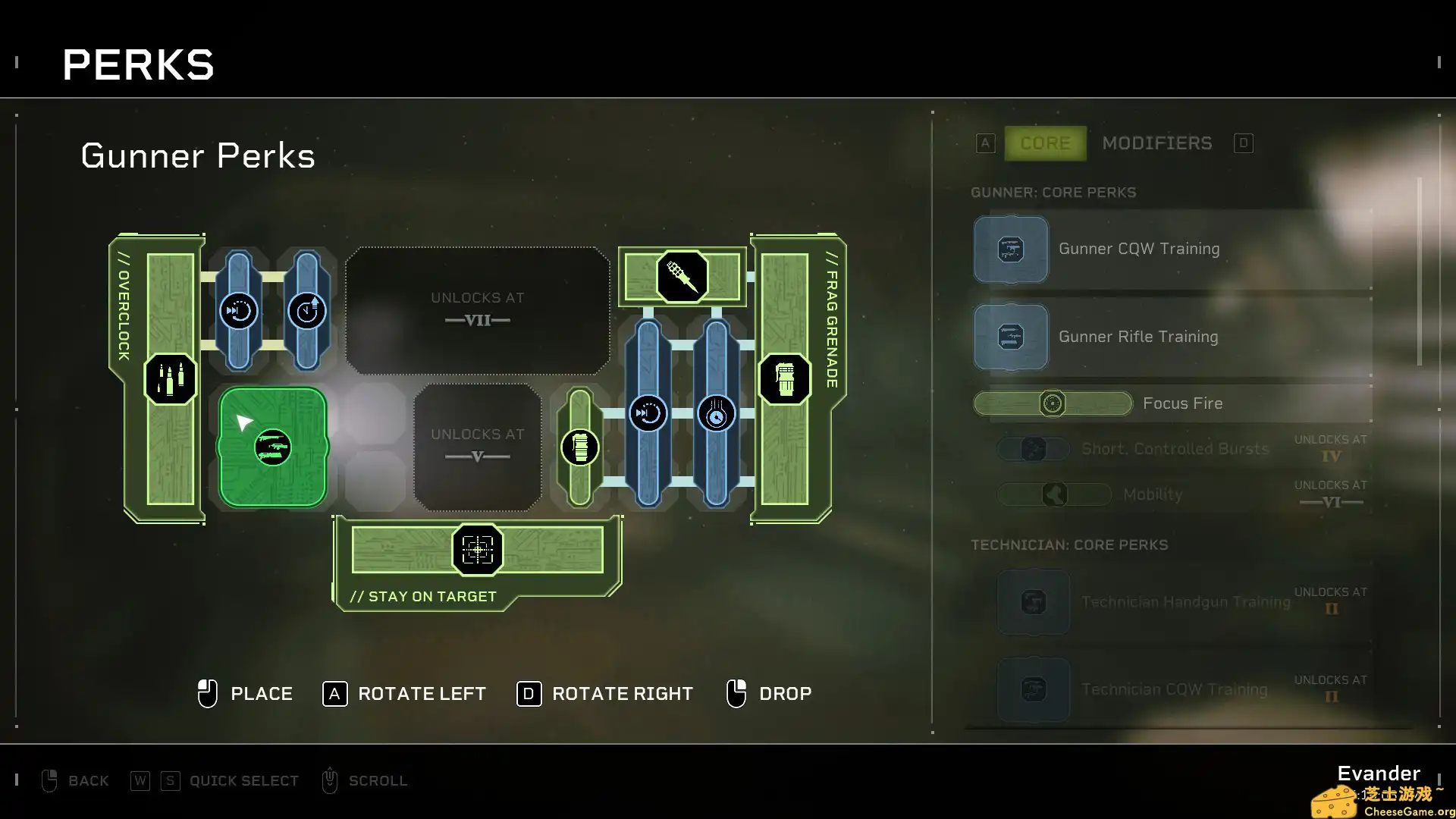Toggle the Focus Fire perk
Screen dimensions: 1456x819
pos(1053,403)
